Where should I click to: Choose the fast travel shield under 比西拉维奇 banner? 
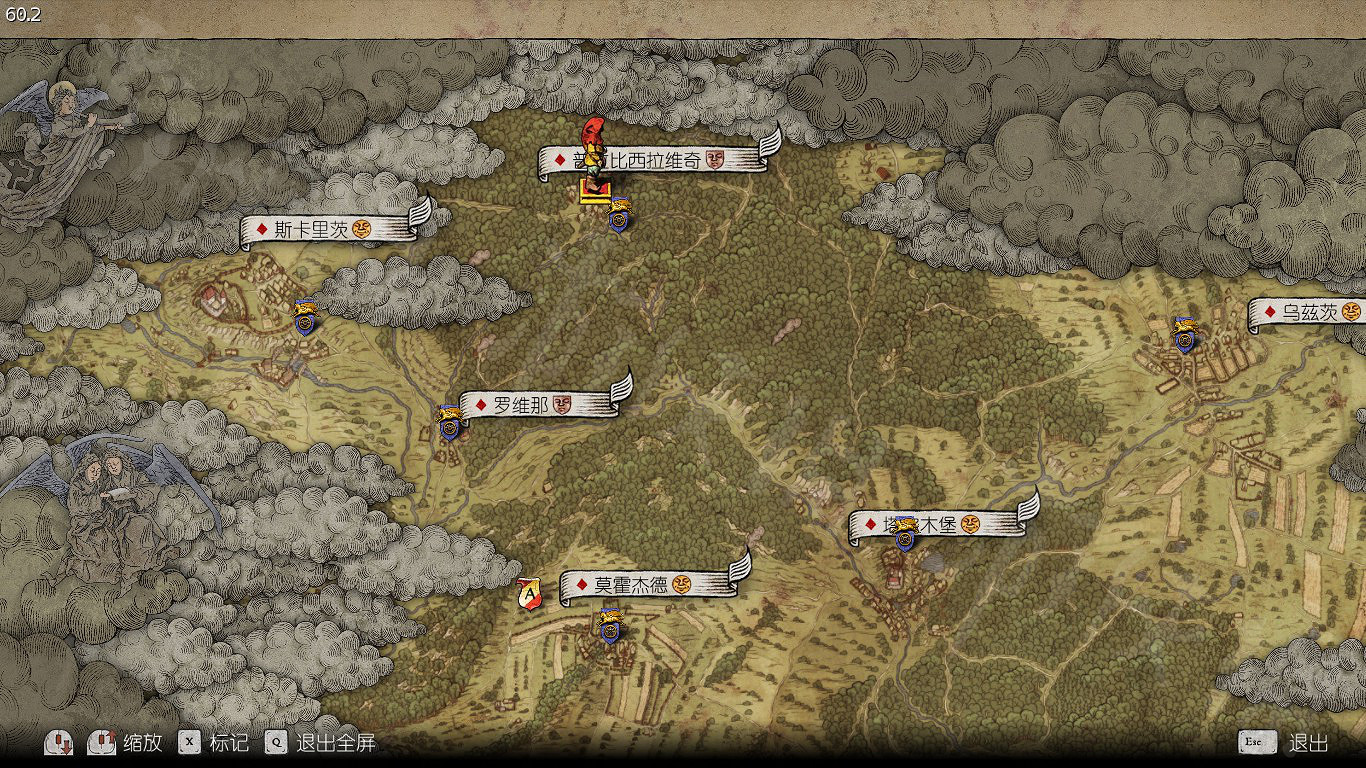point(620,215)
